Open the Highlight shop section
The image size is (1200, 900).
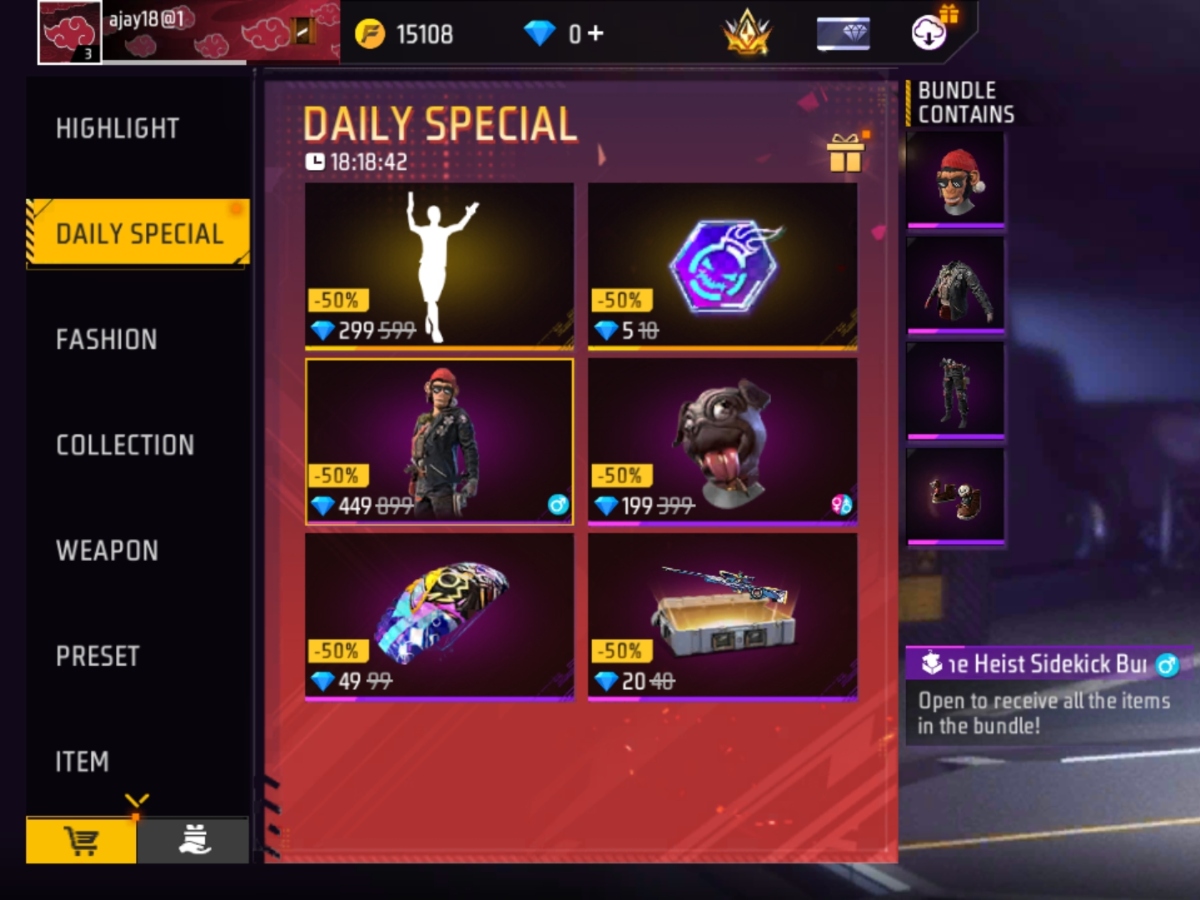click(117, 128)
